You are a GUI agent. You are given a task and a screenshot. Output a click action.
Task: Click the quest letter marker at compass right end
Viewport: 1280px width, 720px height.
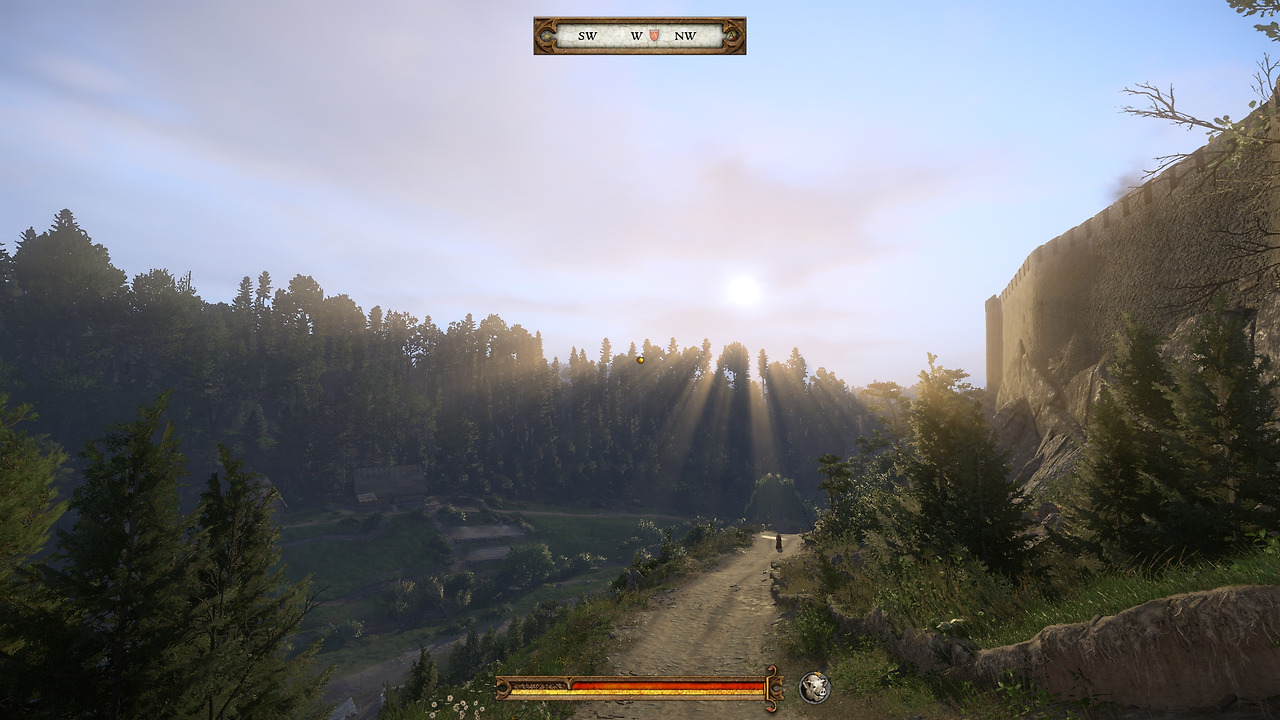pos(732,36)
